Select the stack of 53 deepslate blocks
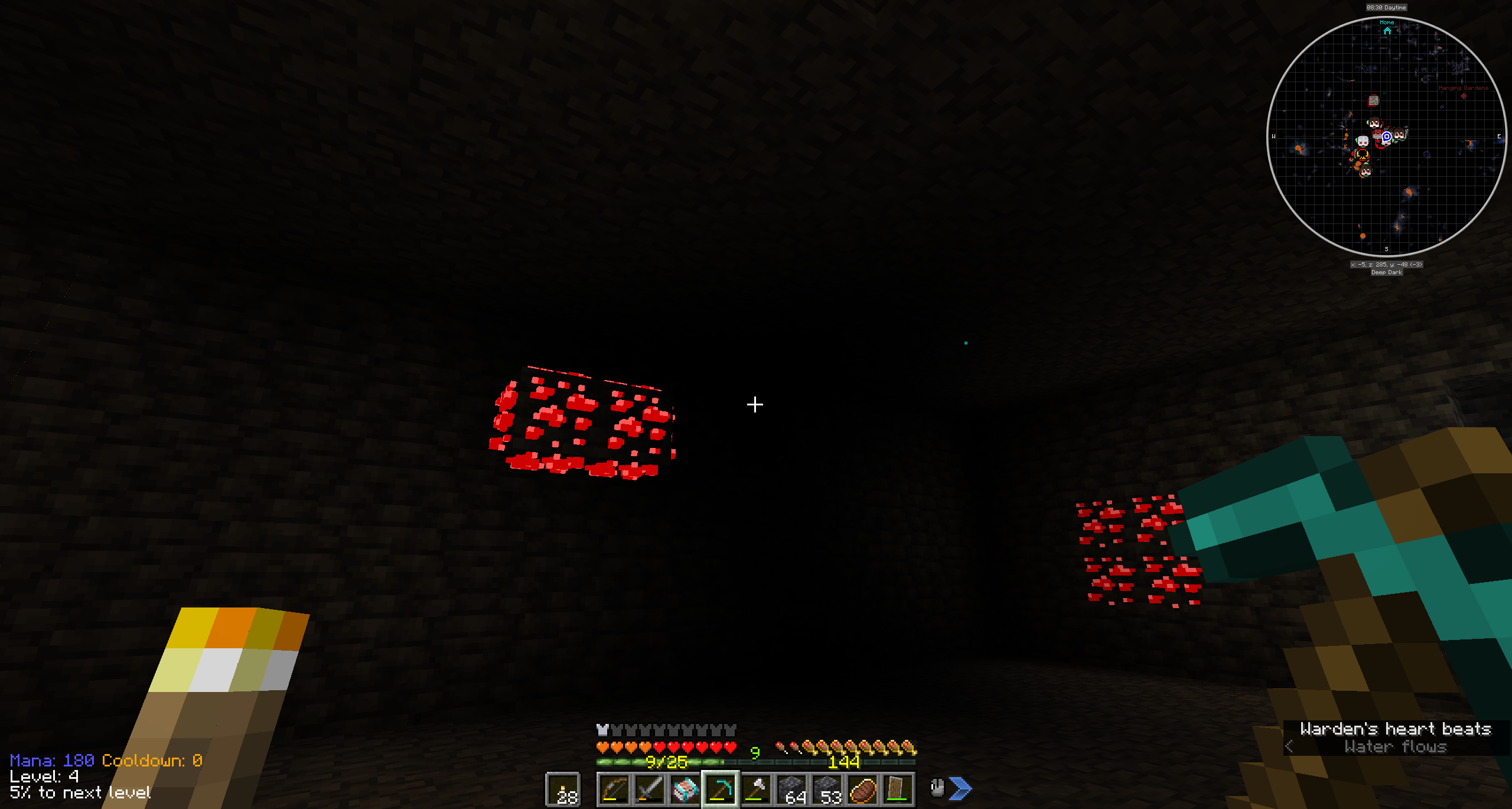This screenshot has height=809, width=1512. pos(827,789)
